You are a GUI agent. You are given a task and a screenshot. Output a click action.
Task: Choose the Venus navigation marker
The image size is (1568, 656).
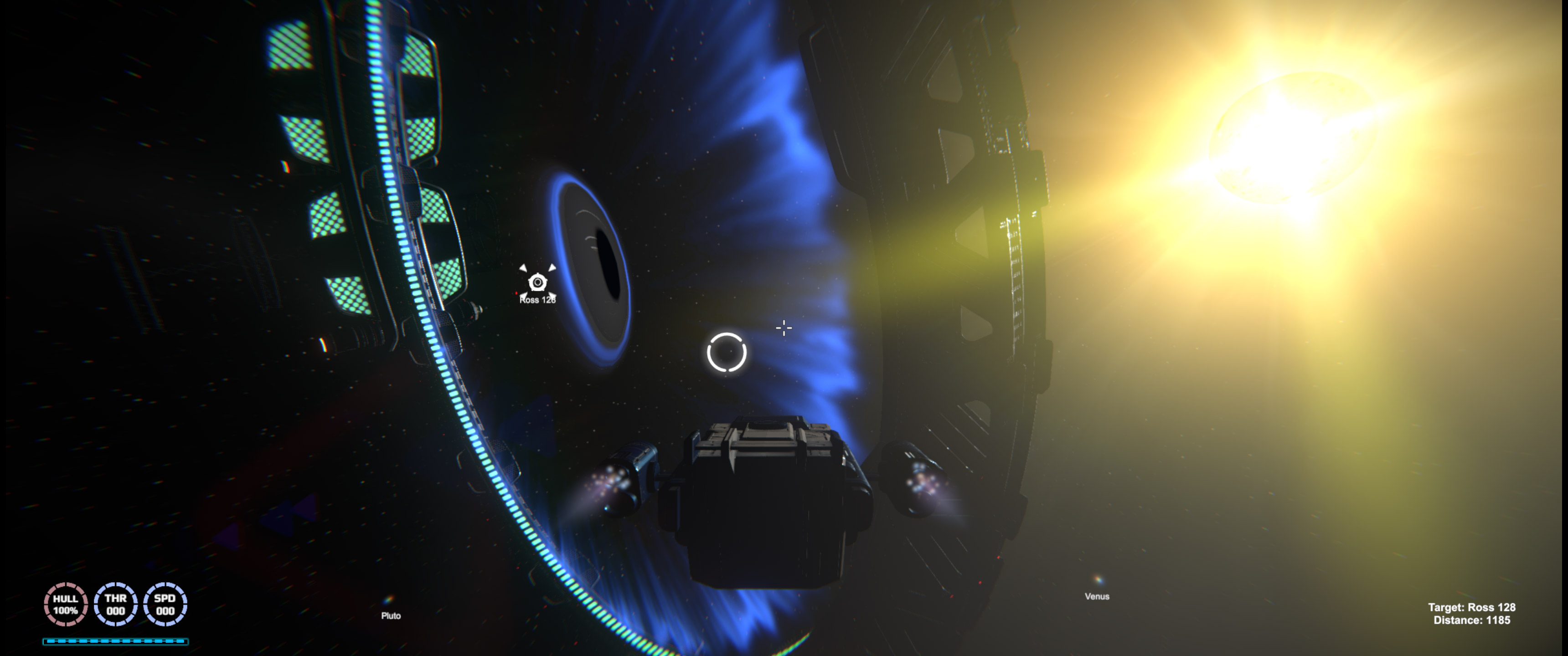click(1098, 580)
